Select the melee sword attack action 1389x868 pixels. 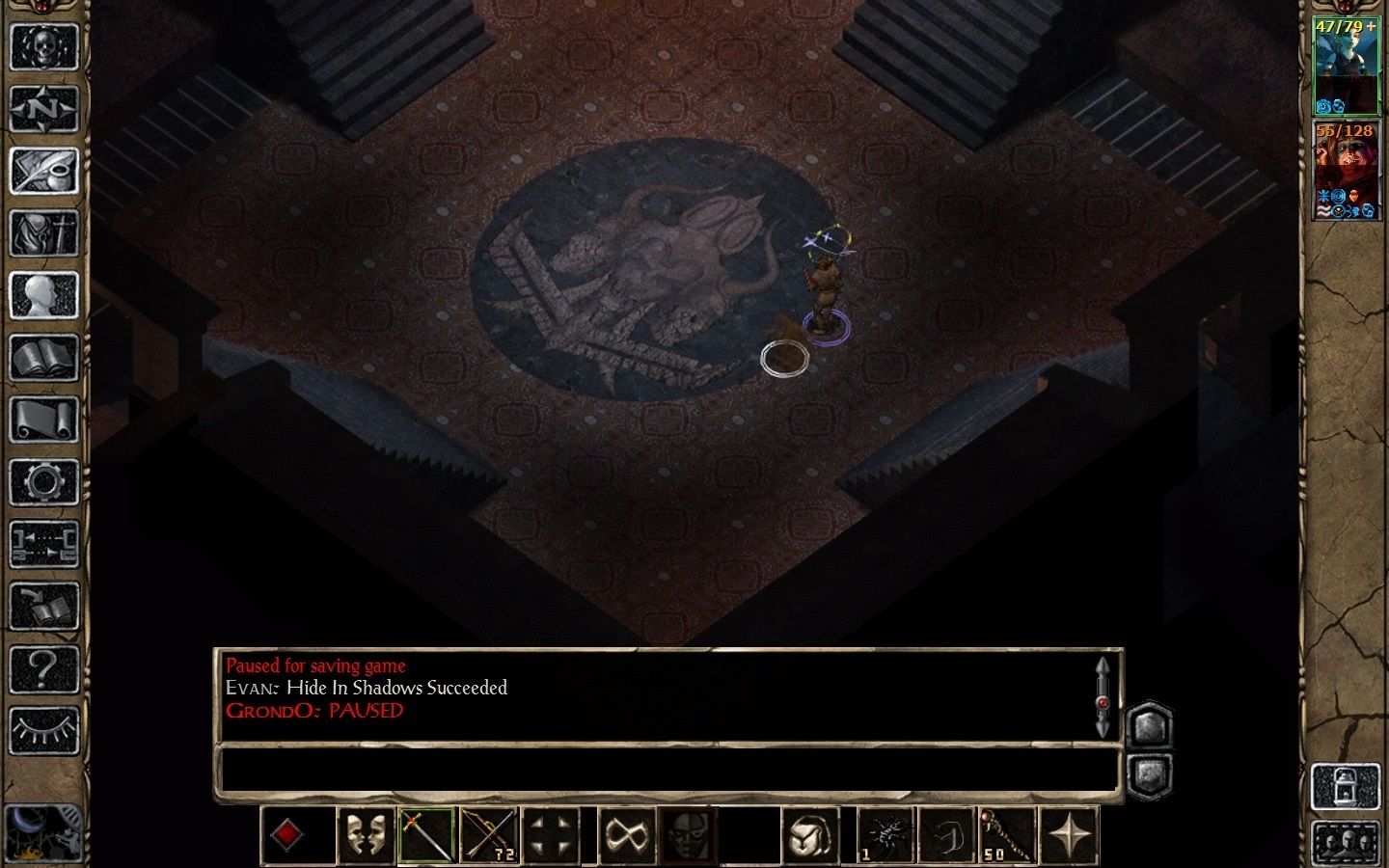click(424, 835)
